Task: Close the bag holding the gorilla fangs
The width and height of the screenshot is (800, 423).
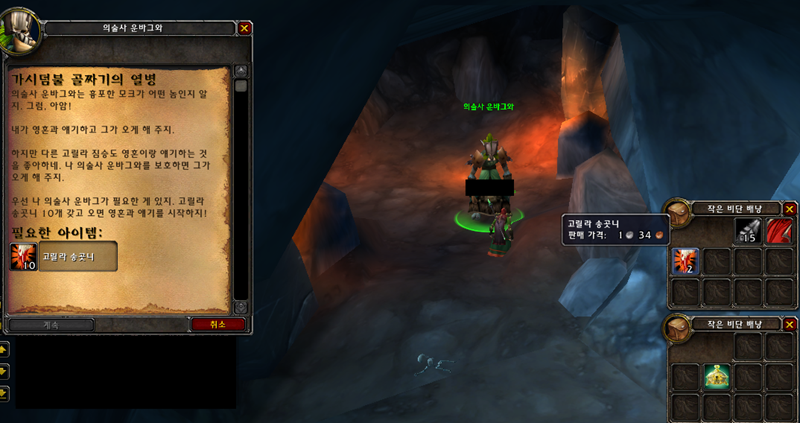Action: [x=789, y=209]
